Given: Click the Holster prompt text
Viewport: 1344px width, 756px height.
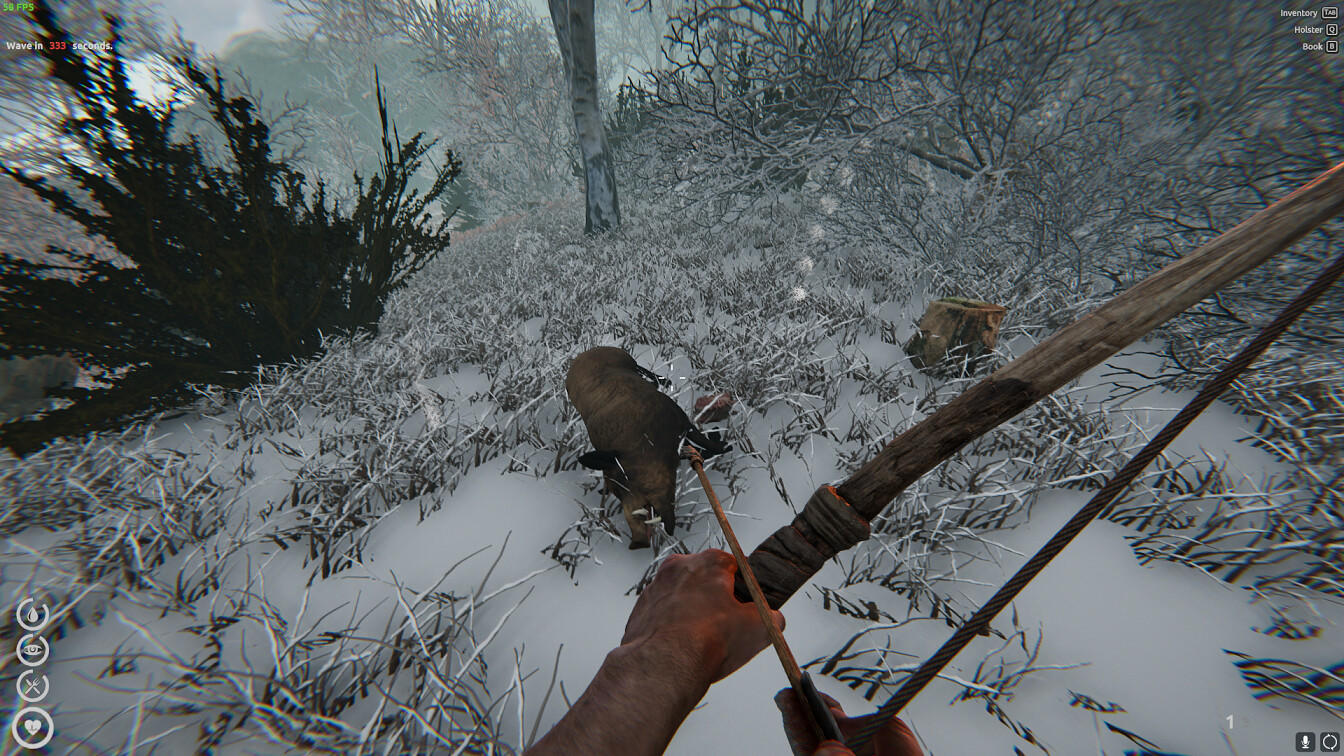Looking at the screenshot, I should [x=1309, y=30].
